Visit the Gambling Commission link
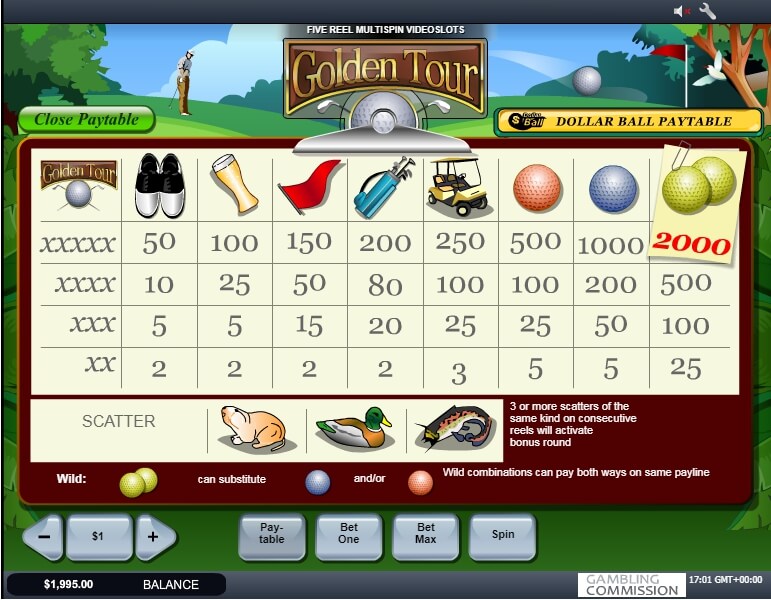This screenshot has height=600, width=771. pos(631,585)
